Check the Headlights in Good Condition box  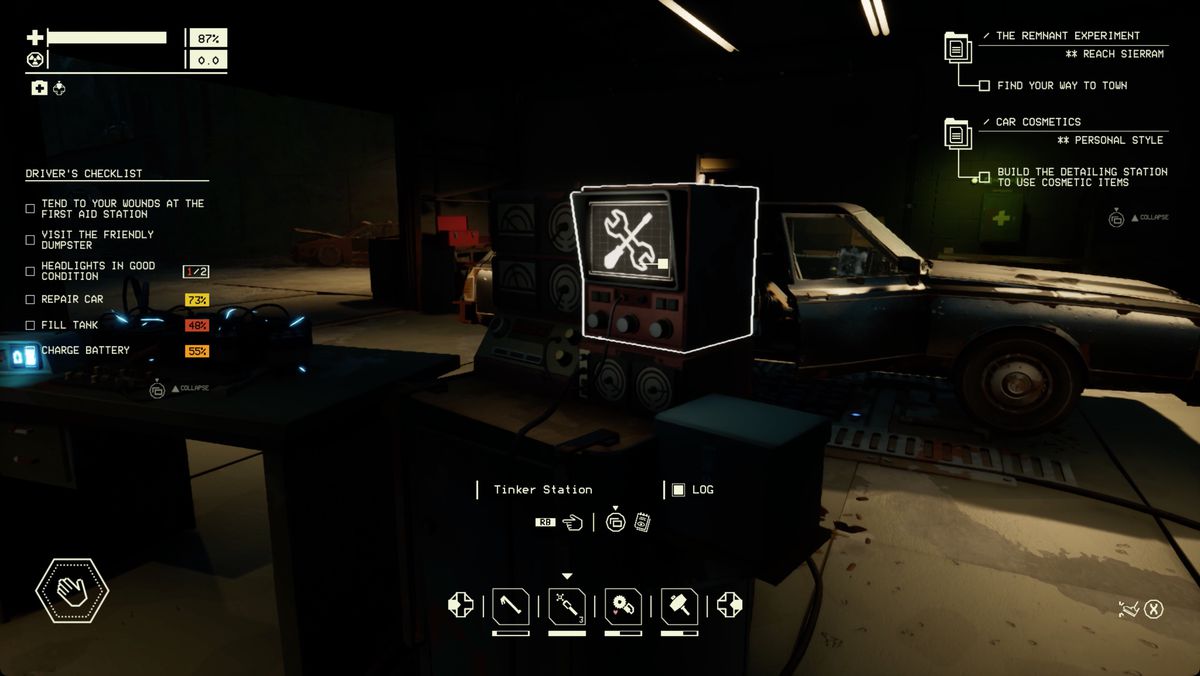click(30, 271)
